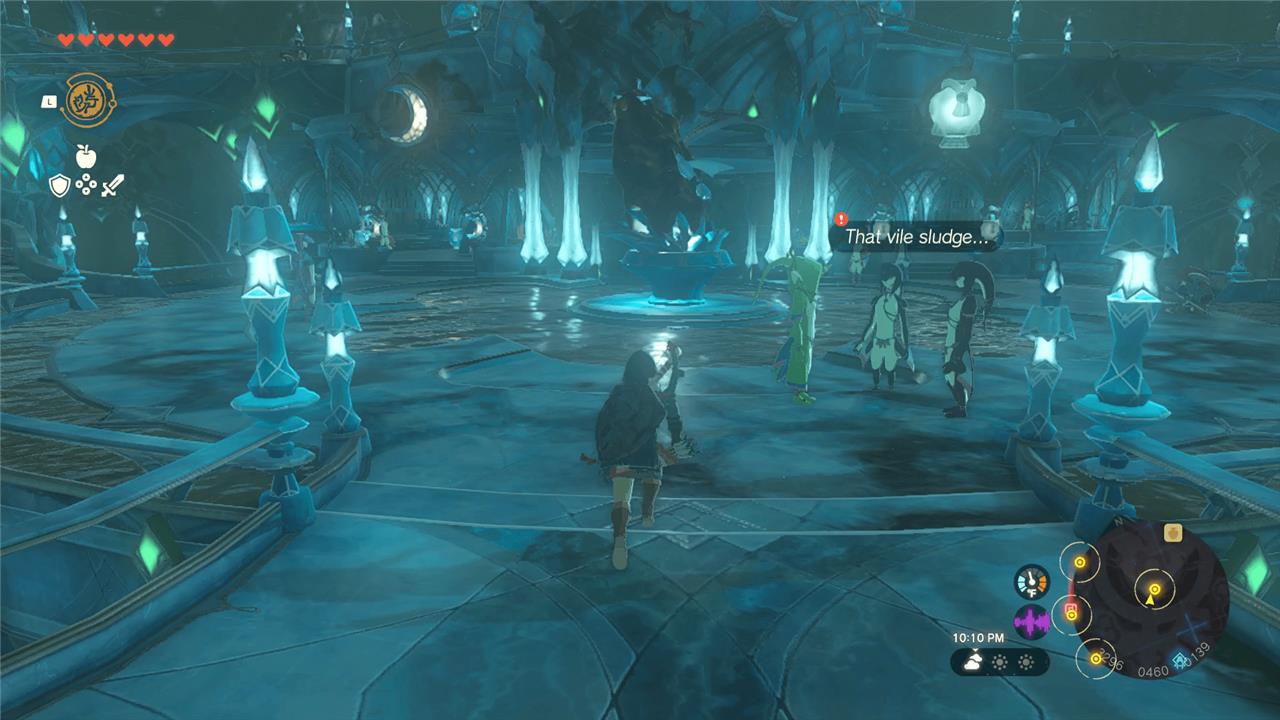Select the sword weapon quick-menu icon
The image size is (1280, 720).
[112, 185]
